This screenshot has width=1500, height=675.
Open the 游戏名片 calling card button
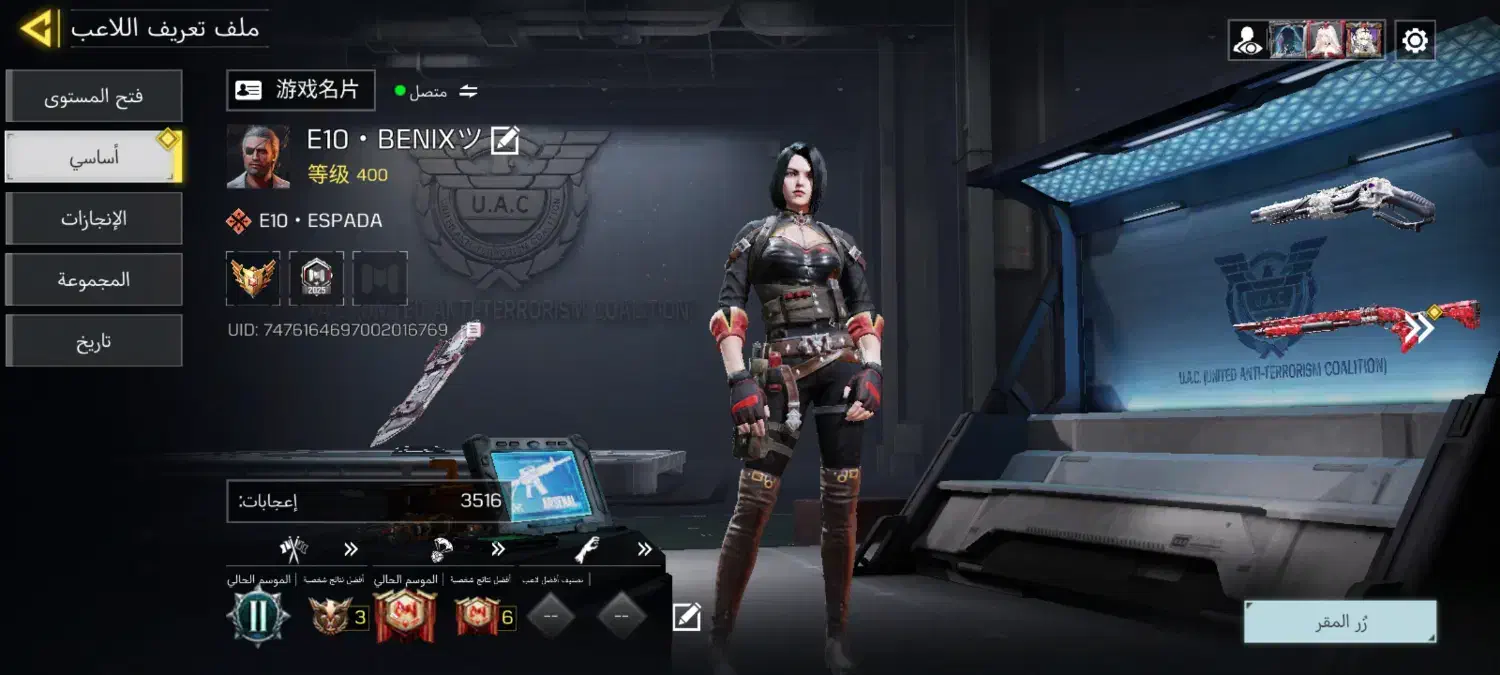(300, 90)
